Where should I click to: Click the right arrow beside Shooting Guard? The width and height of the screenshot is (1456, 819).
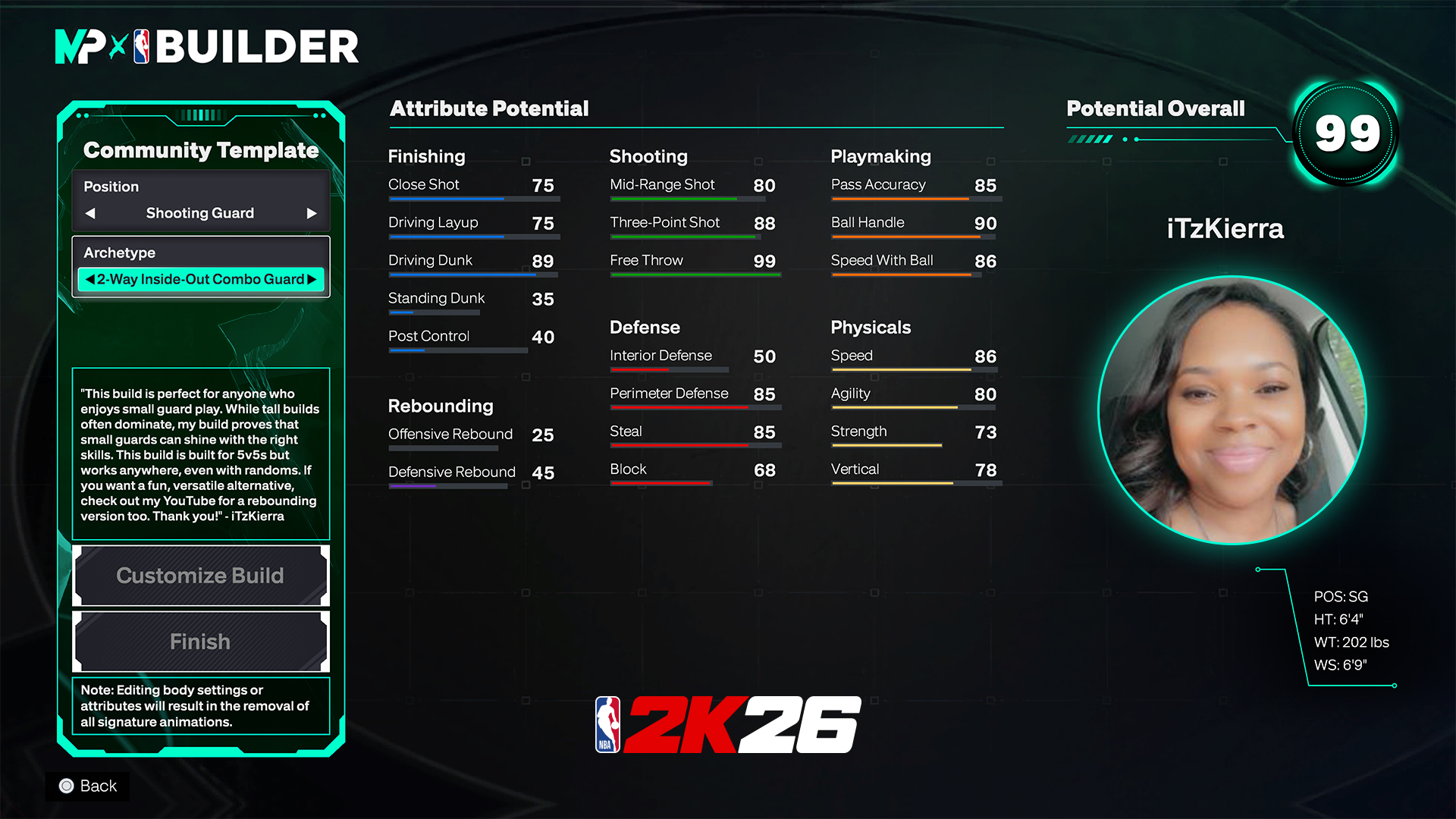coord(311,213)
